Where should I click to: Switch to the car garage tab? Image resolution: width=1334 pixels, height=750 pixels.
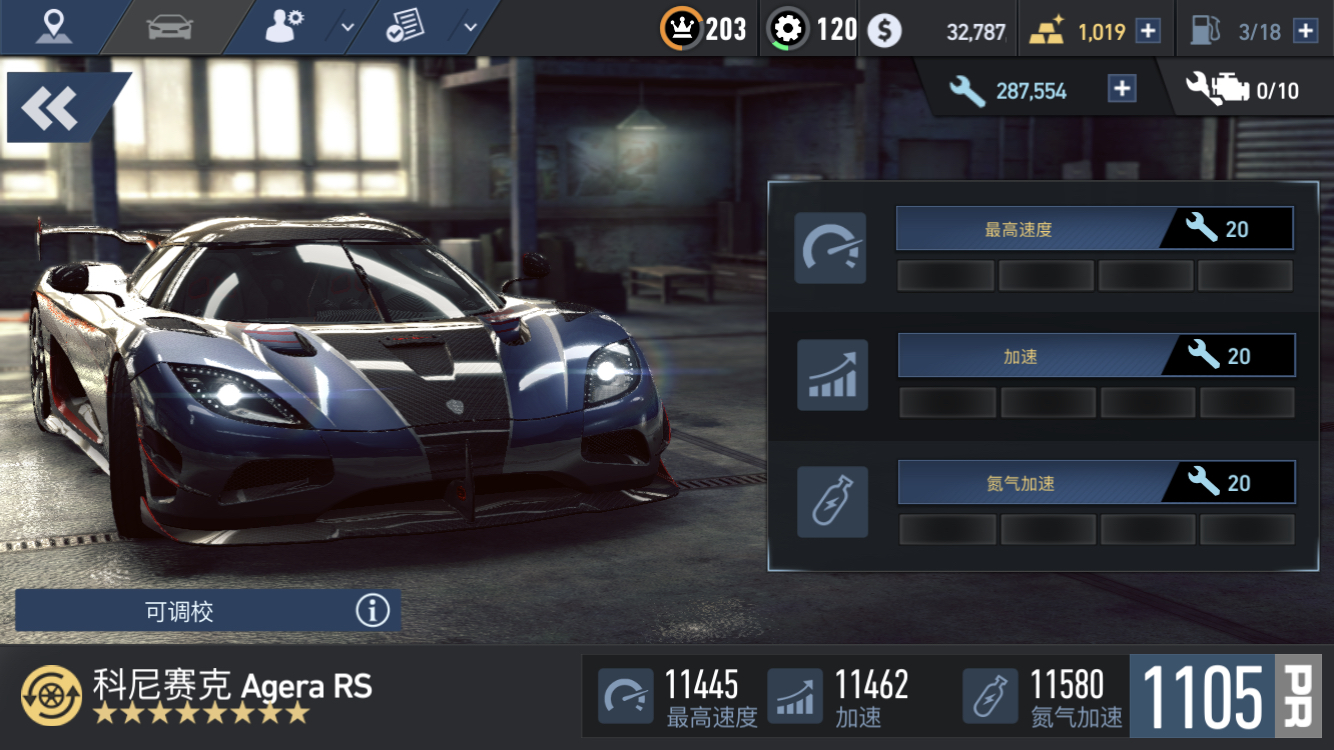(x=169, y=27)
